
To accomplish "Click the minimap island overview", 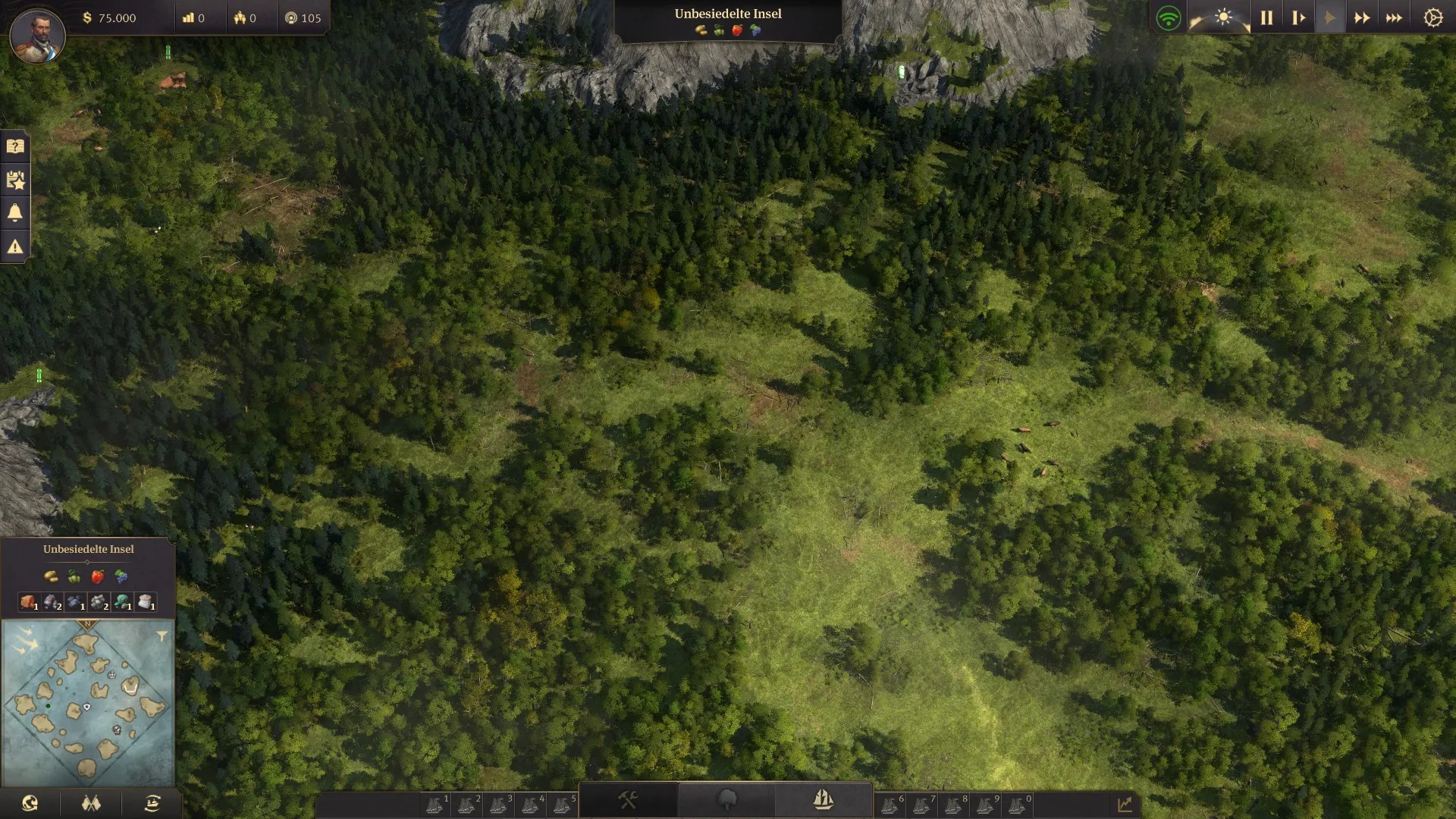I will coord(88,703).
